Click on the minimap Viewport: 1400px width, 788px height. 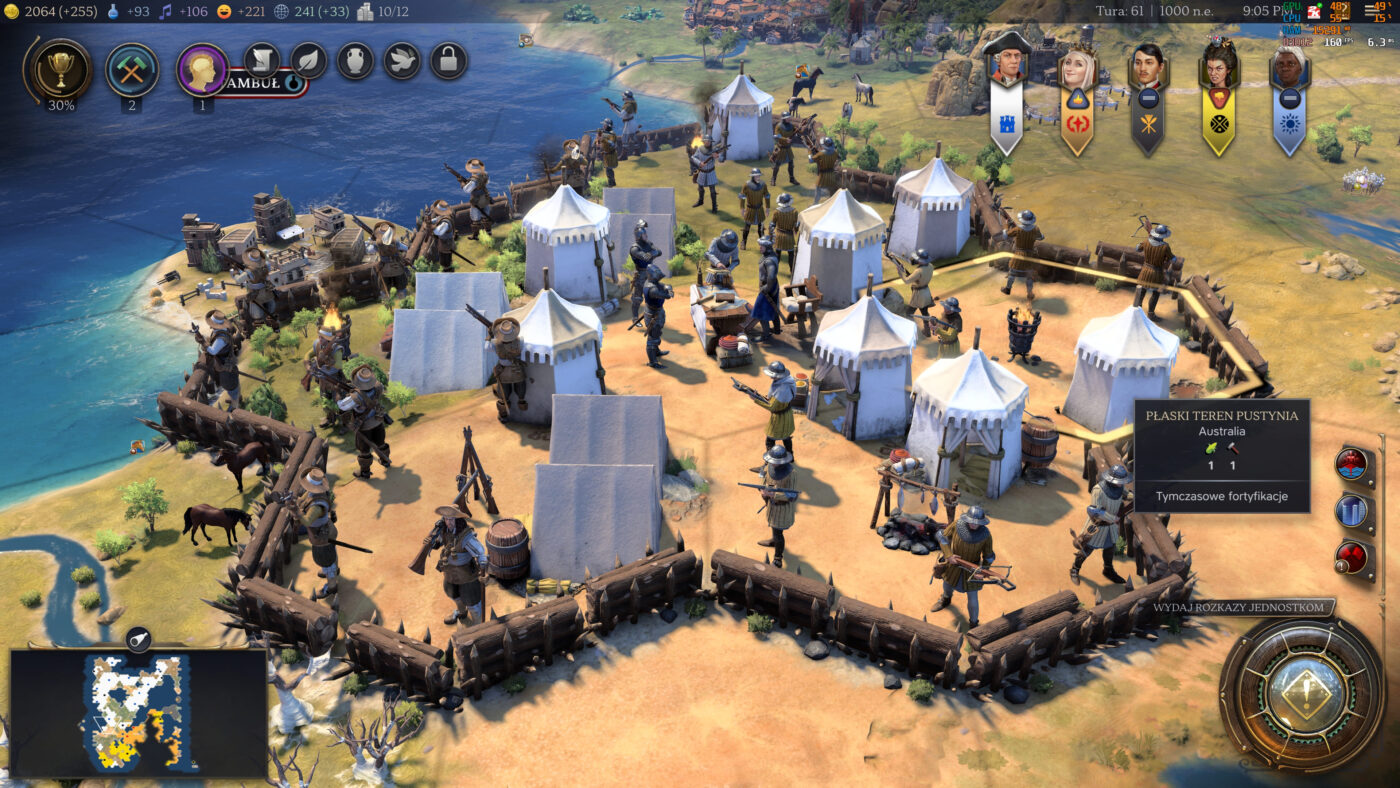pos(138,714)
